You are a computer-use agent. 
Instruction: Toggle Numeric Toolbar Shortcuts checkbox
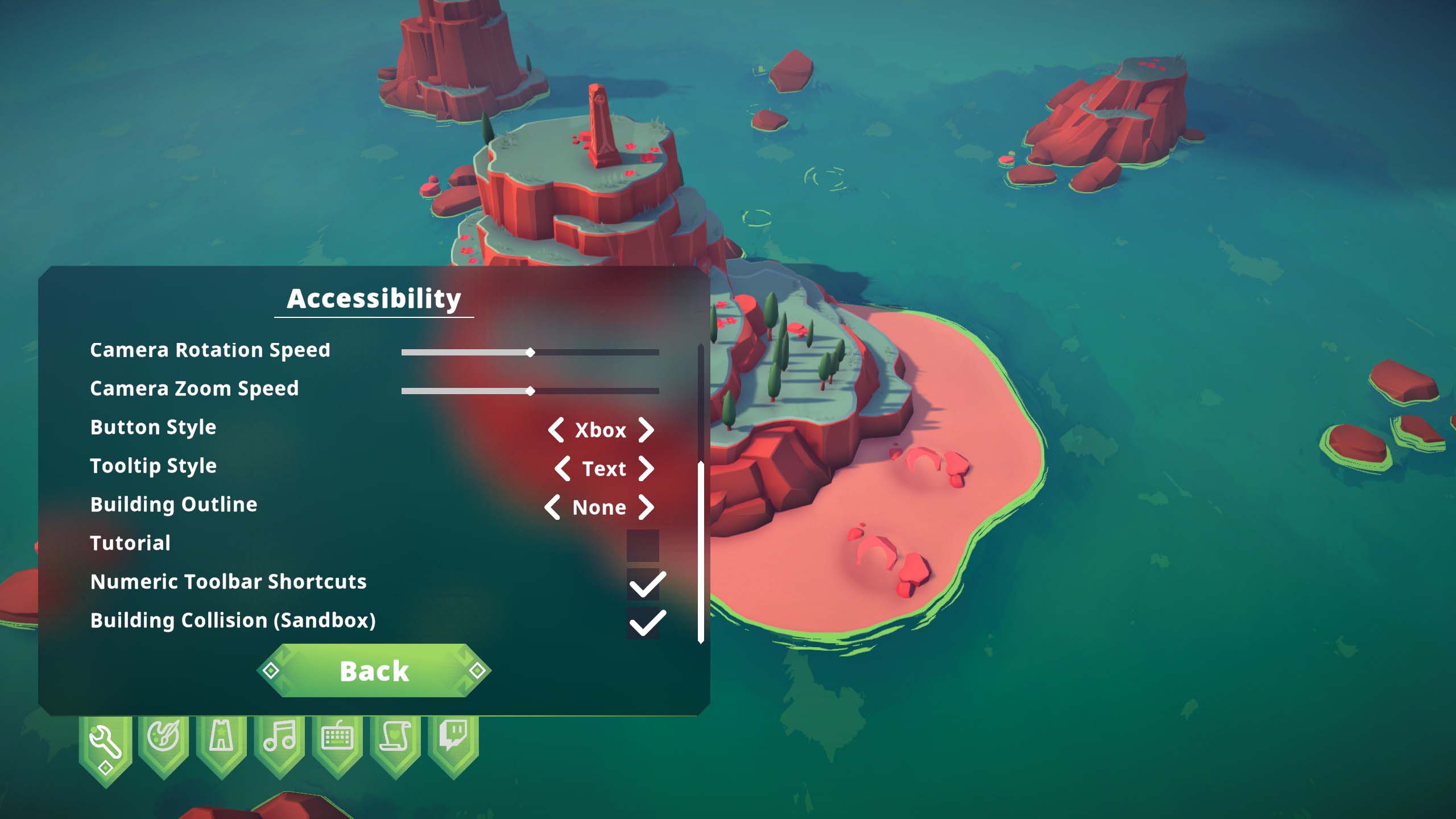coord(644,584)
